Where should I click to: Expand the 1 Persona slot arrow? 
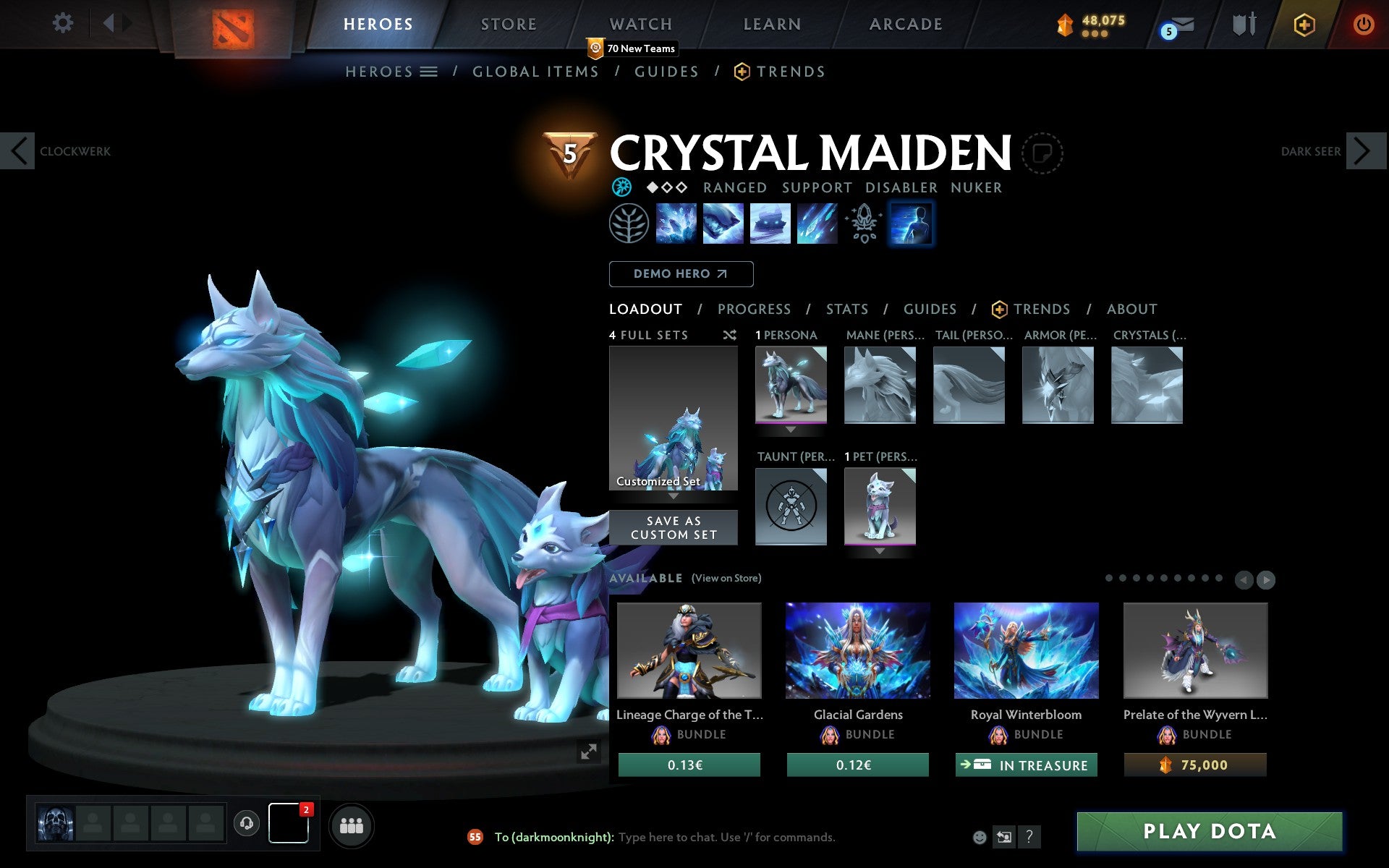tap(791, 427)
